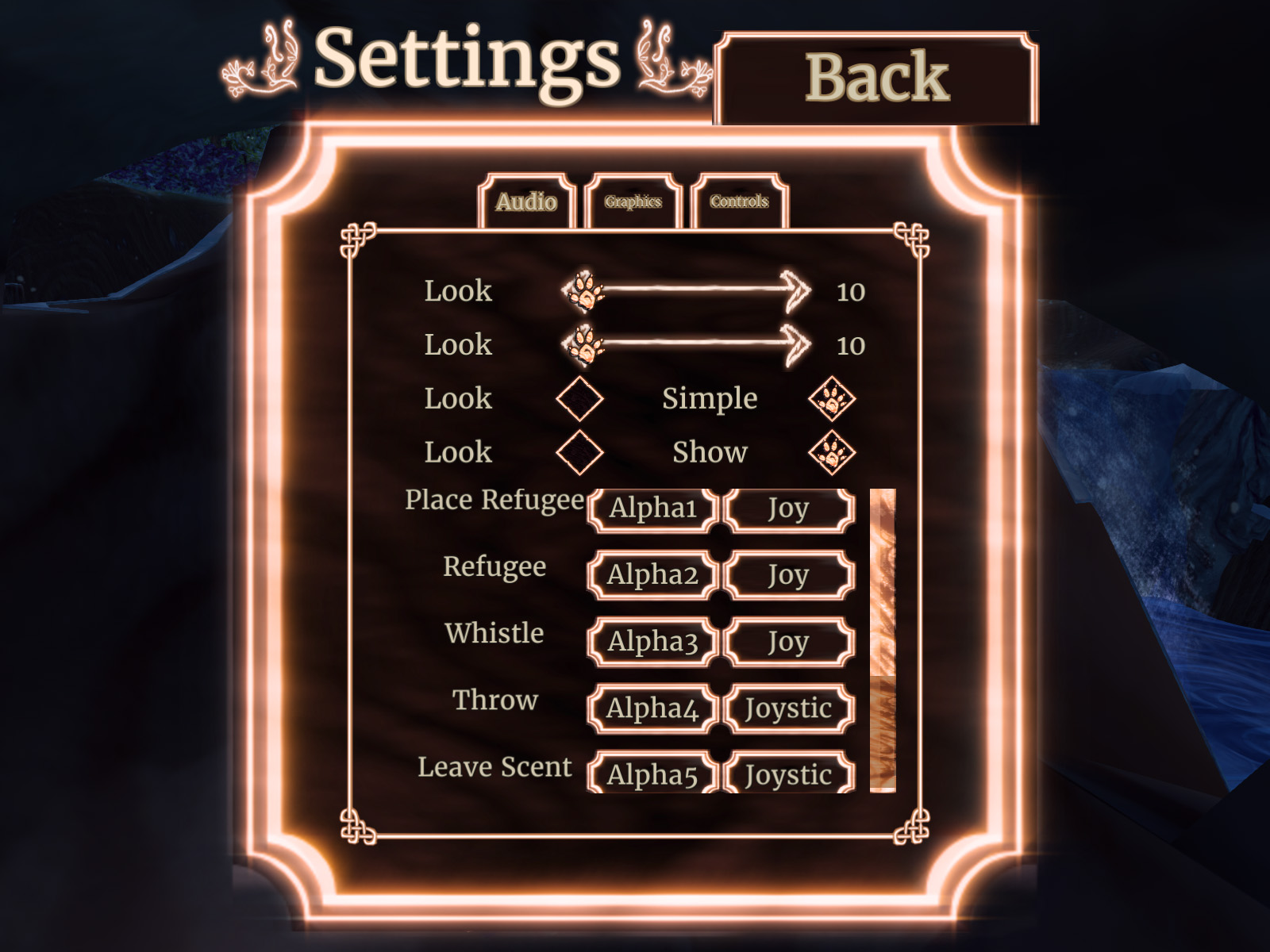Click the paw diamond icon right of Simple
Image resolution: width=1270 pixels, height=952 pixels.
point(833,399)
